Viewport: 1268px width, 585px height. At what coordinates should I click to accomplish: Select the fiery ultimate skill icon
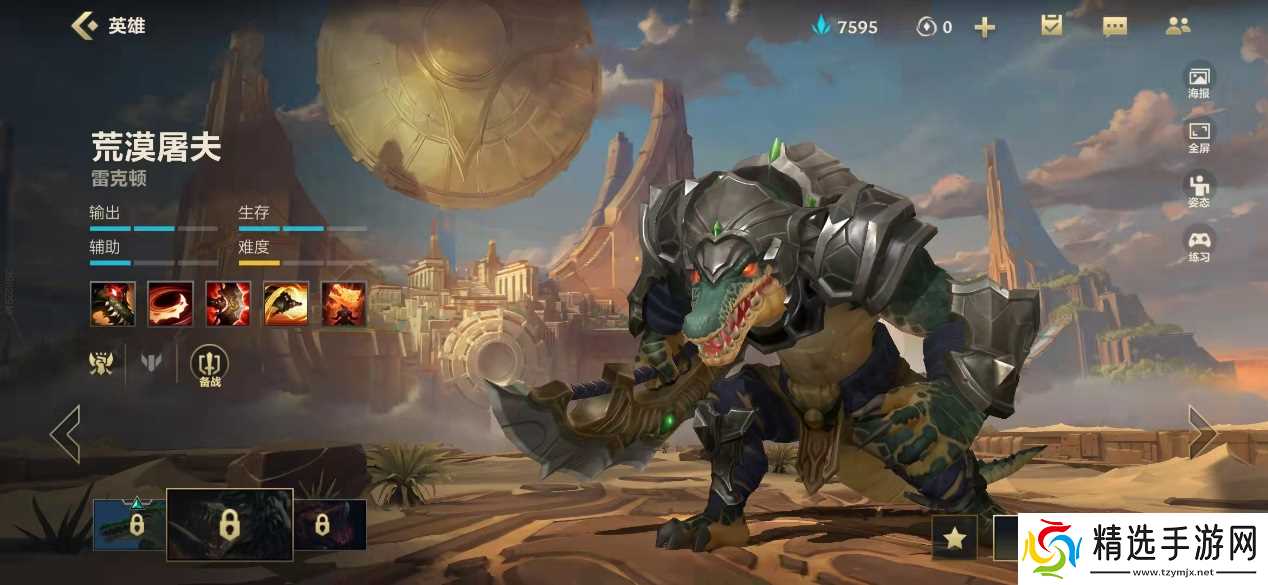coord(344,303)
